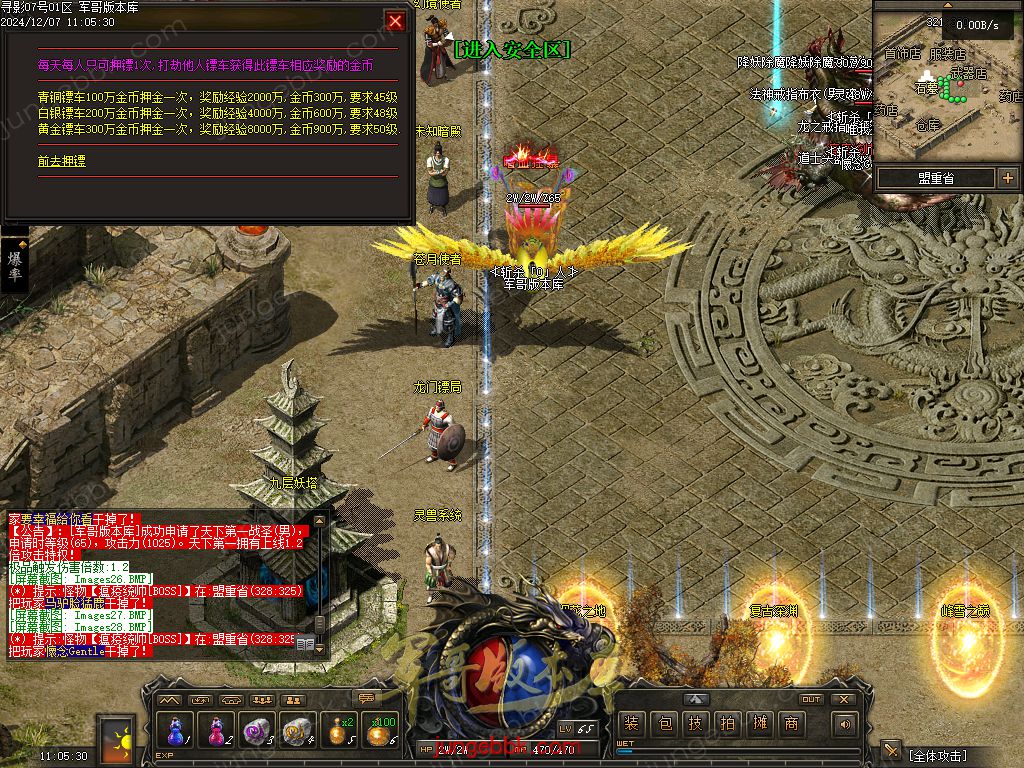
Task: Open the 摊 stall button
Action: (x=760, y=723)
